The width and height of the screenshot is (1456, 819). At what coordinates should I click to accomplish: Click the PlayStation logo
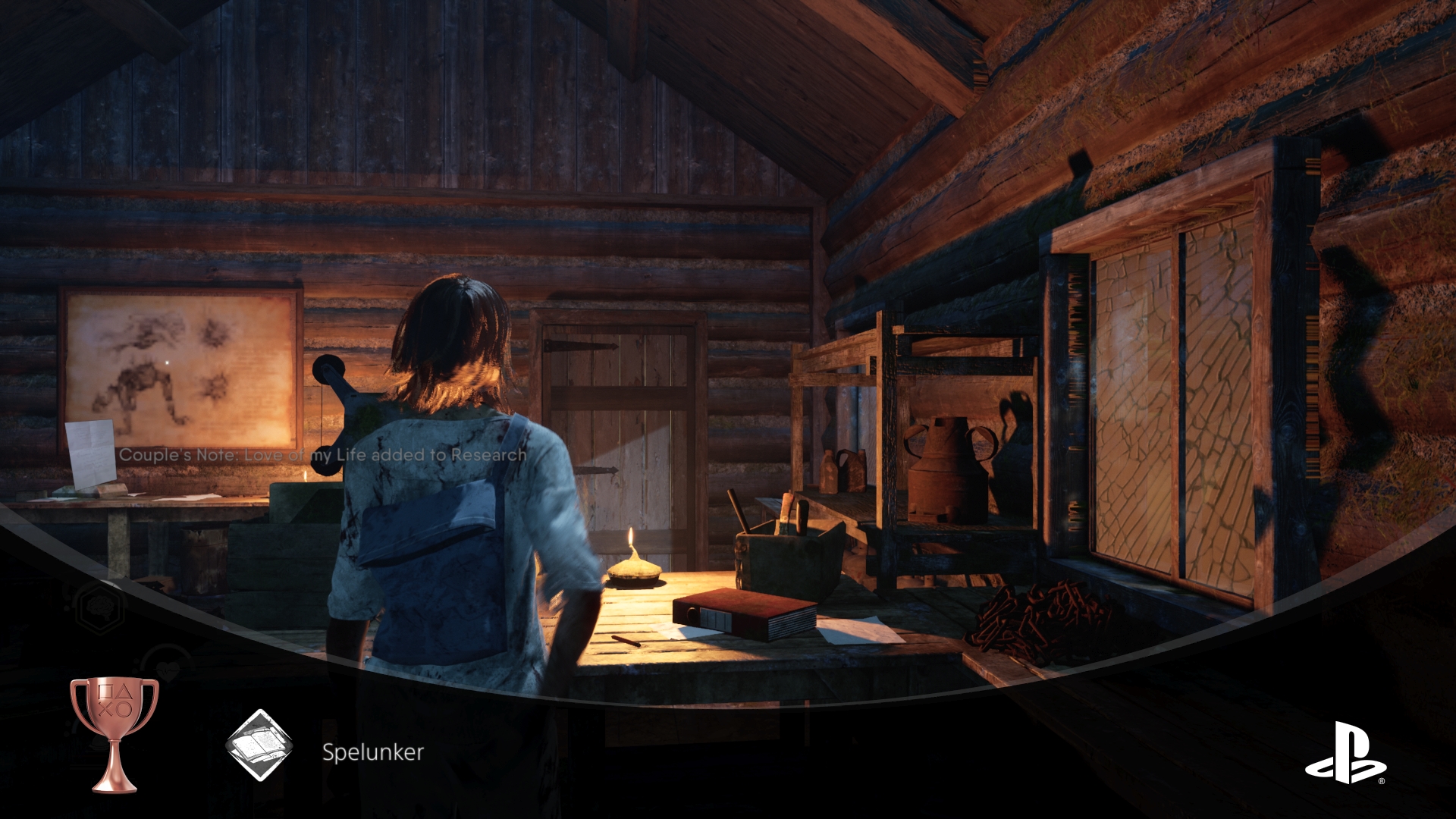click(1345, 752)
